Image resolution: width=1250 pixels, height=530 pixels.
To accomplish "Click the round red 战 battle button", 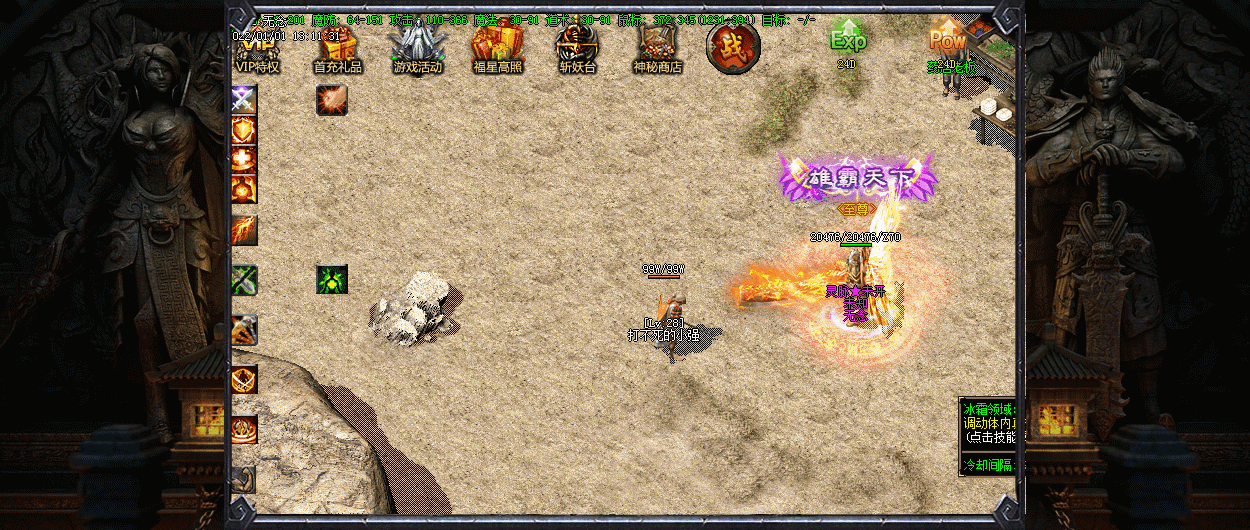I will pos(733,47).
